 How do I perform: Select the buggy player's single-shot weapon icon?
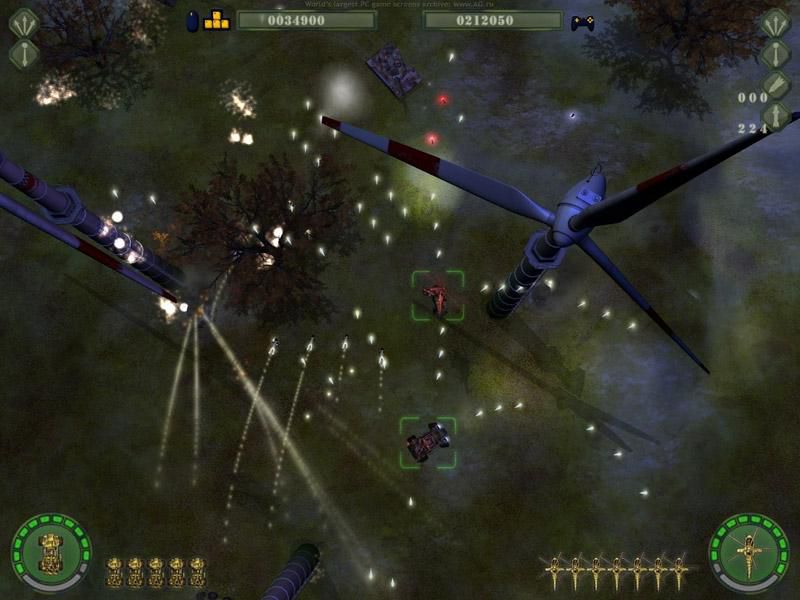click(23, 54)
